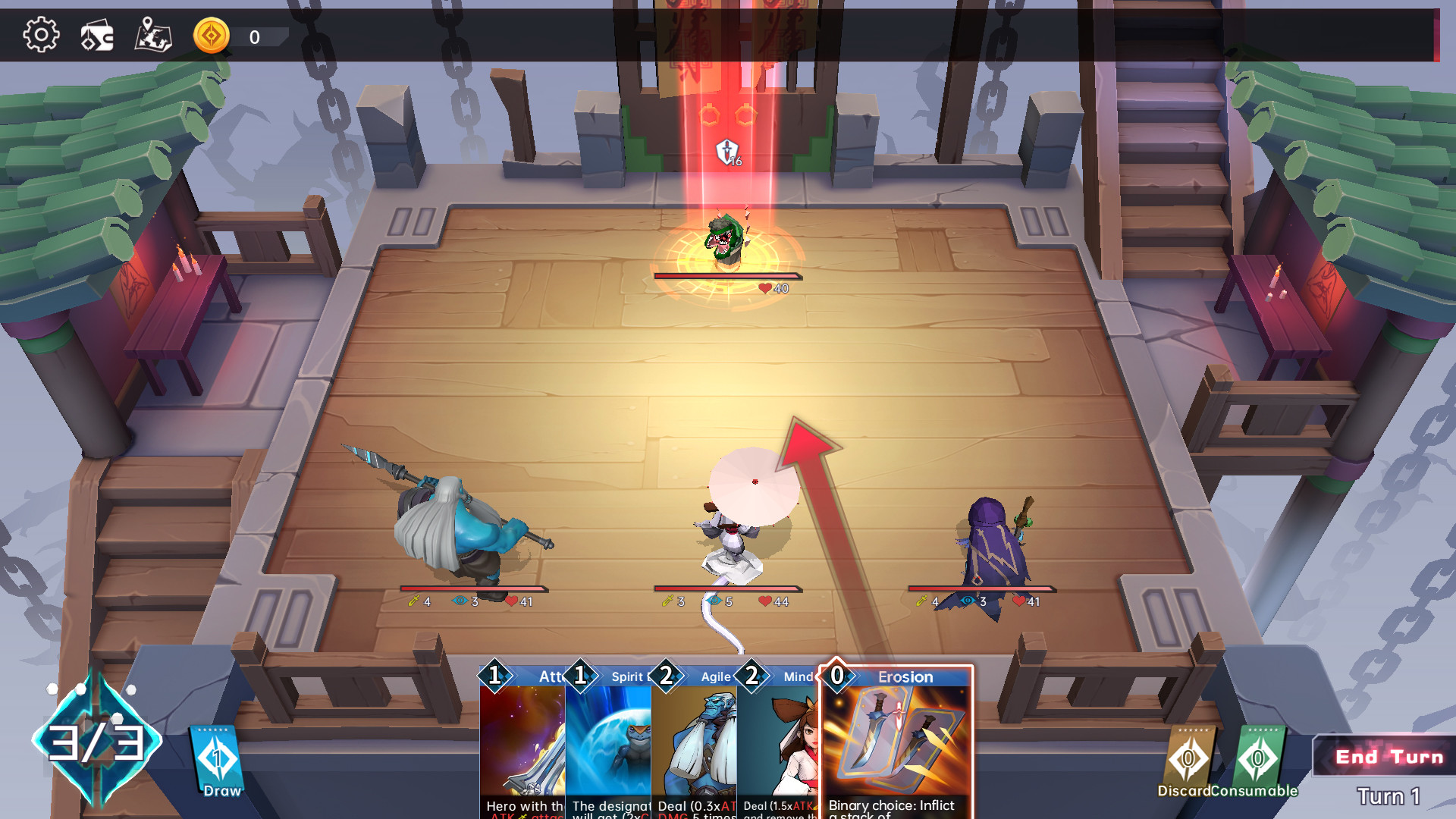1456x819 pixels.
Task: Open the game settings gear icon
Action: click(42, 34)
